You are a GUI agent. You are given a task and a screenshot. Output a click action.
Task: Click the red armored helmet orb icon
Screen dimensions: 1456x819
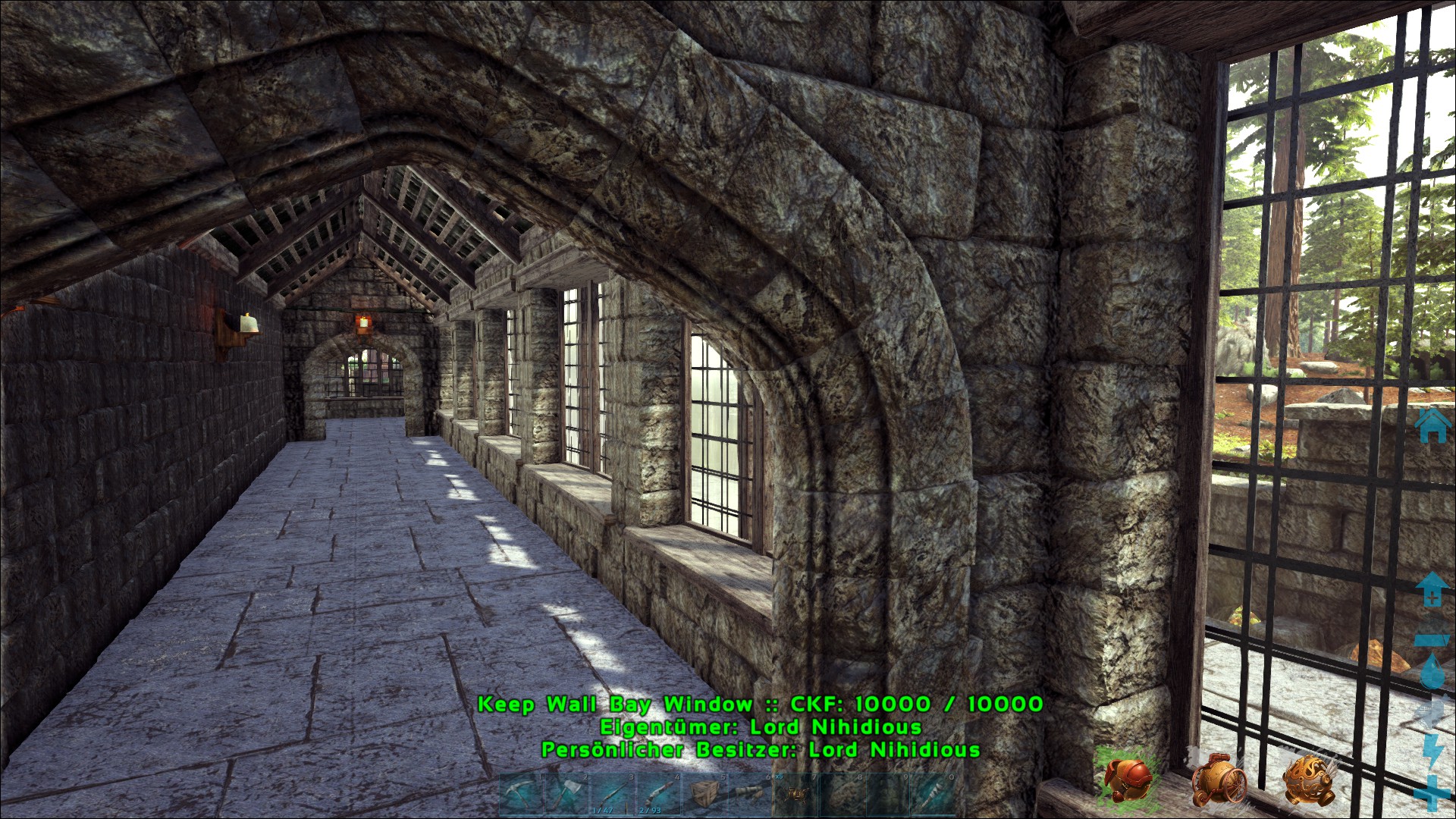(x=1128, y=780)
